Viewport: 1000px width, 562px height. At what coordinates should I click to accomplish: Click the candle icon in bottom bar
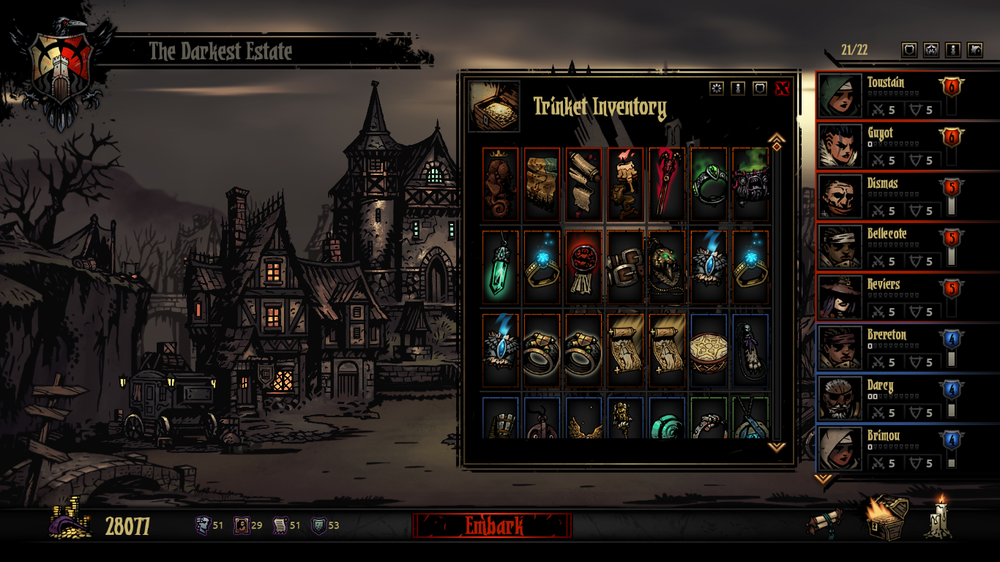pyautogui.click(x=938, y=517)
